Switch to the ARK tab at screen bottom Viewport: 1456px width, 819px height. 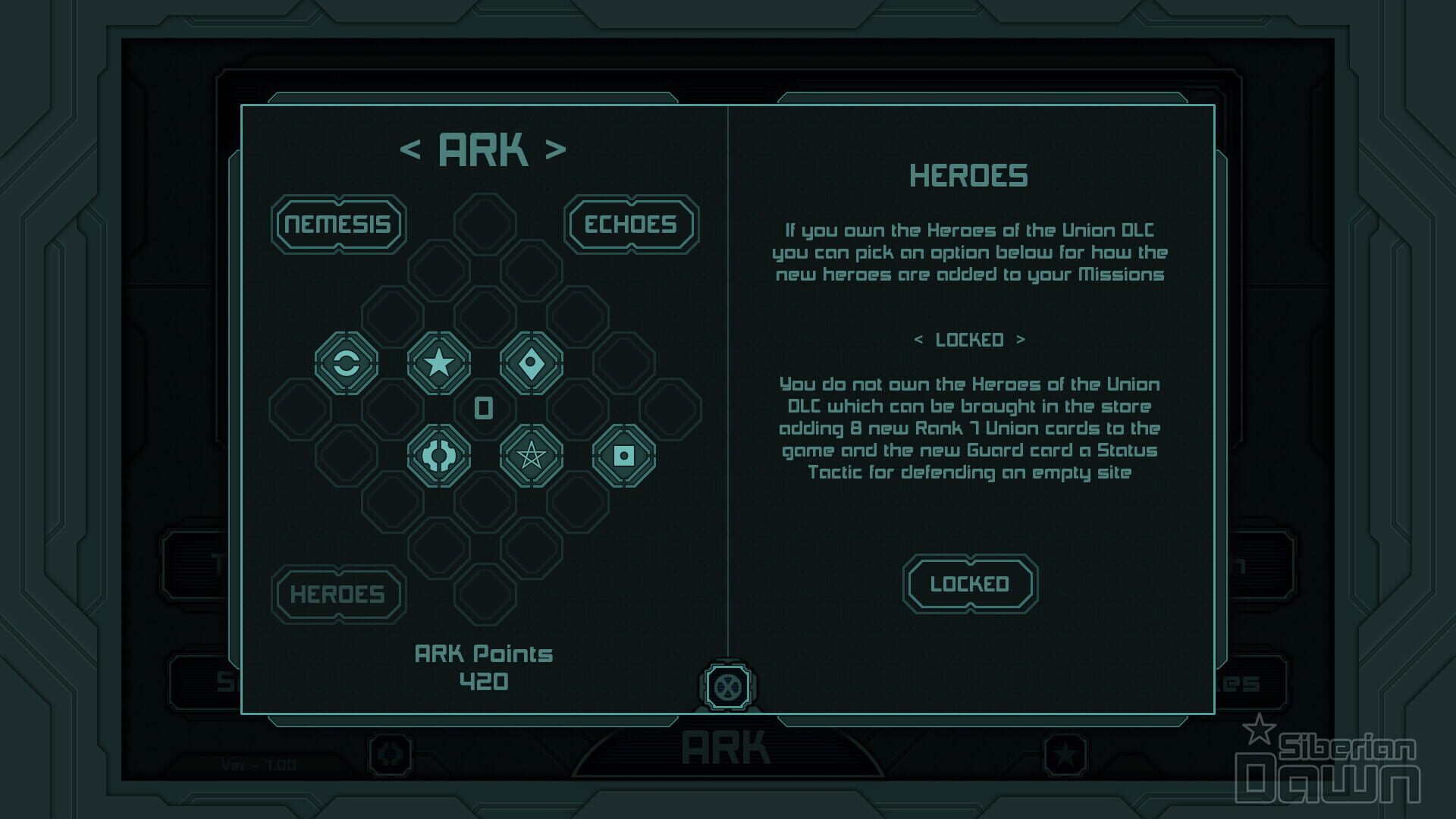[x=727, y=746]
